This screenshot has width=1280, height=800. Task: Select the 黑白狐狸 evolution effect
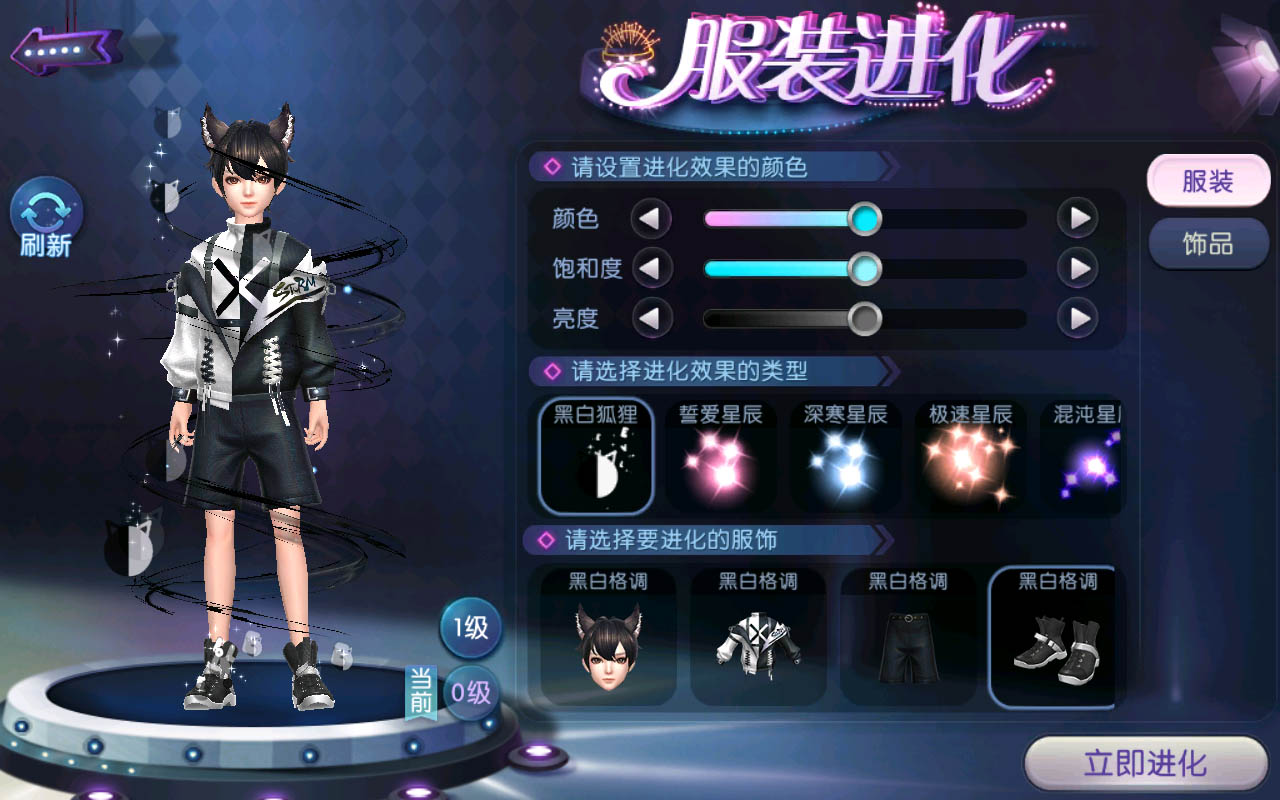(596, 456)
